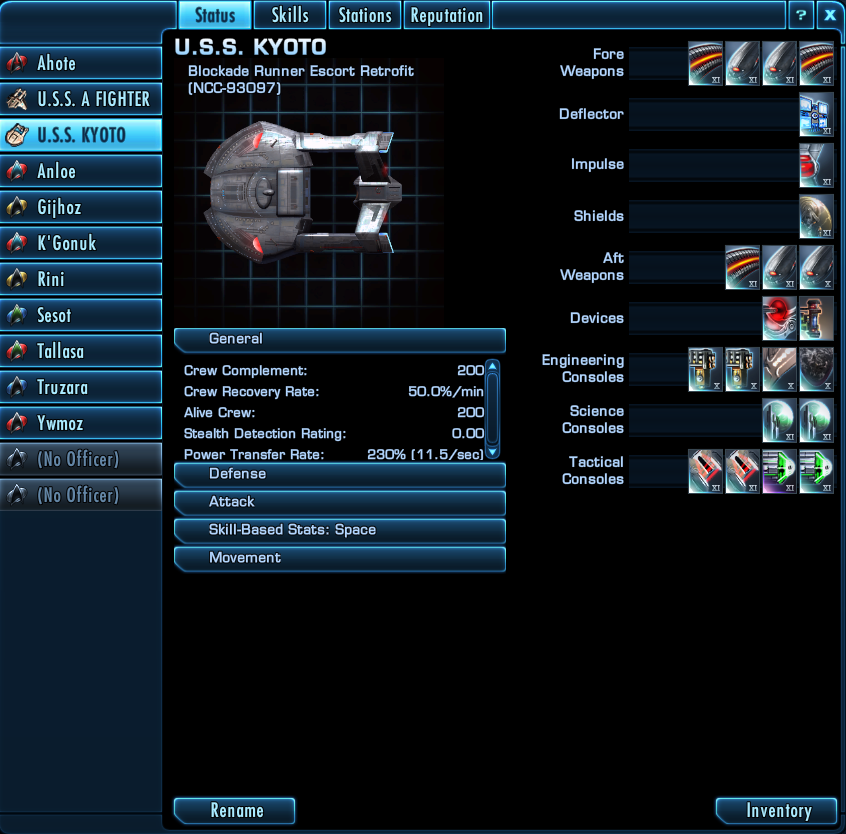Click the Rename ship button
846x834 pixels.
point(235,810)
